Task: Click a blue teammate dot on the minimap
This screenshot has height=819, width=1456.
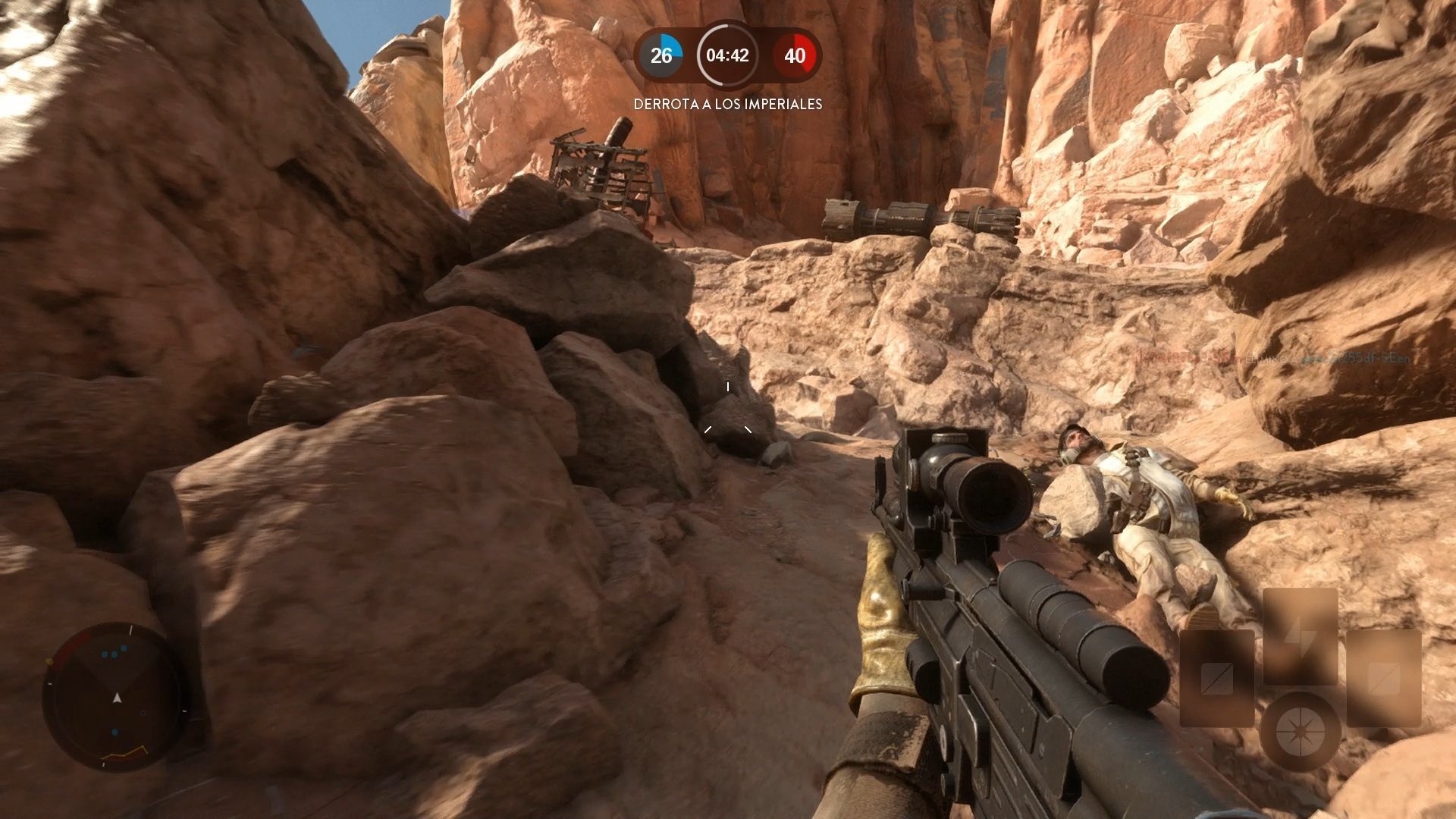Action: coord(114,653)
